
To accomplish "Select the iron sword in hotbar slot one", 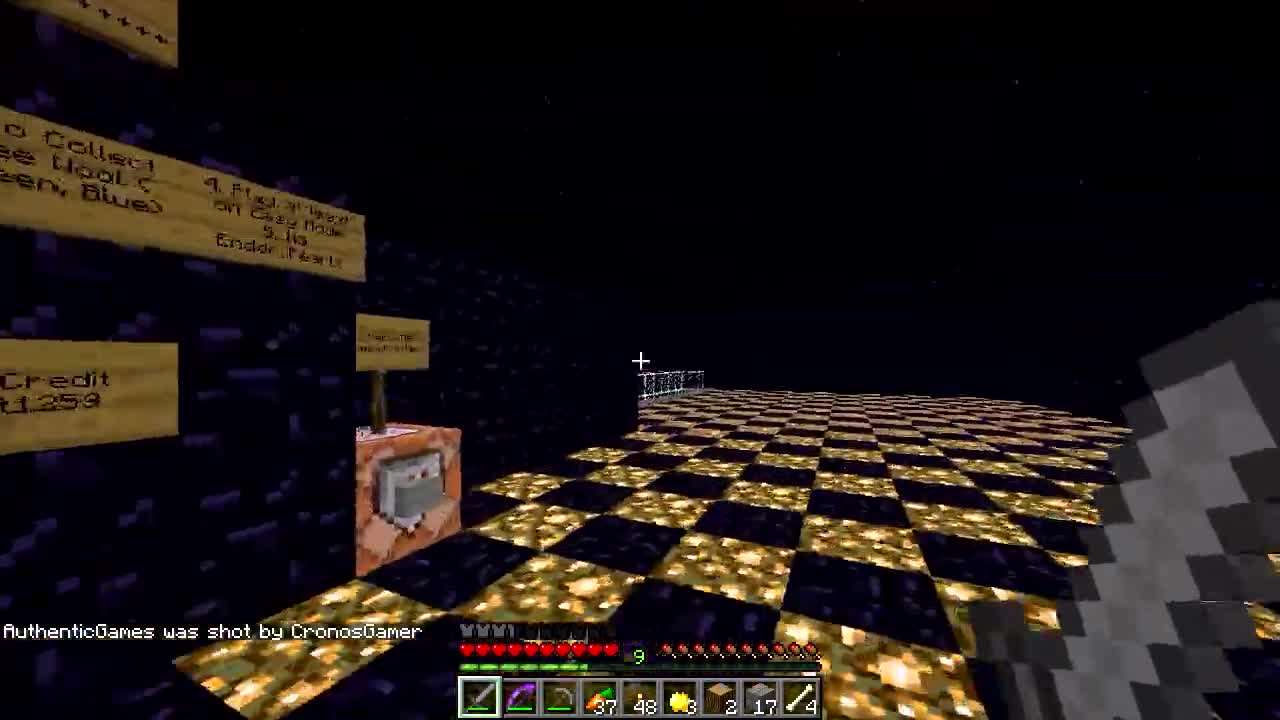I will tap(478, 695).
